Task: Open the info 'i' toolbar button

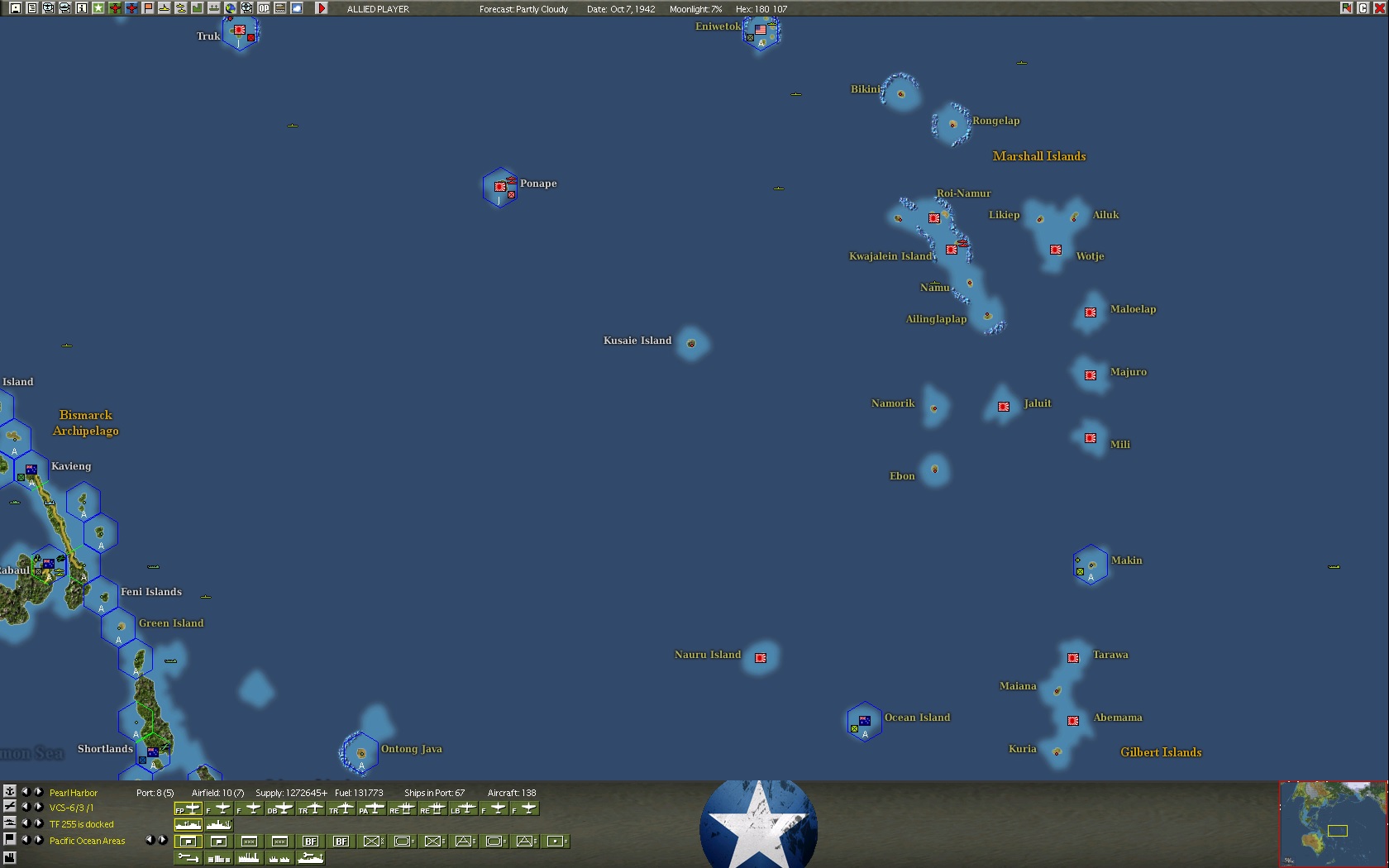Action: [x=81, y=8]
